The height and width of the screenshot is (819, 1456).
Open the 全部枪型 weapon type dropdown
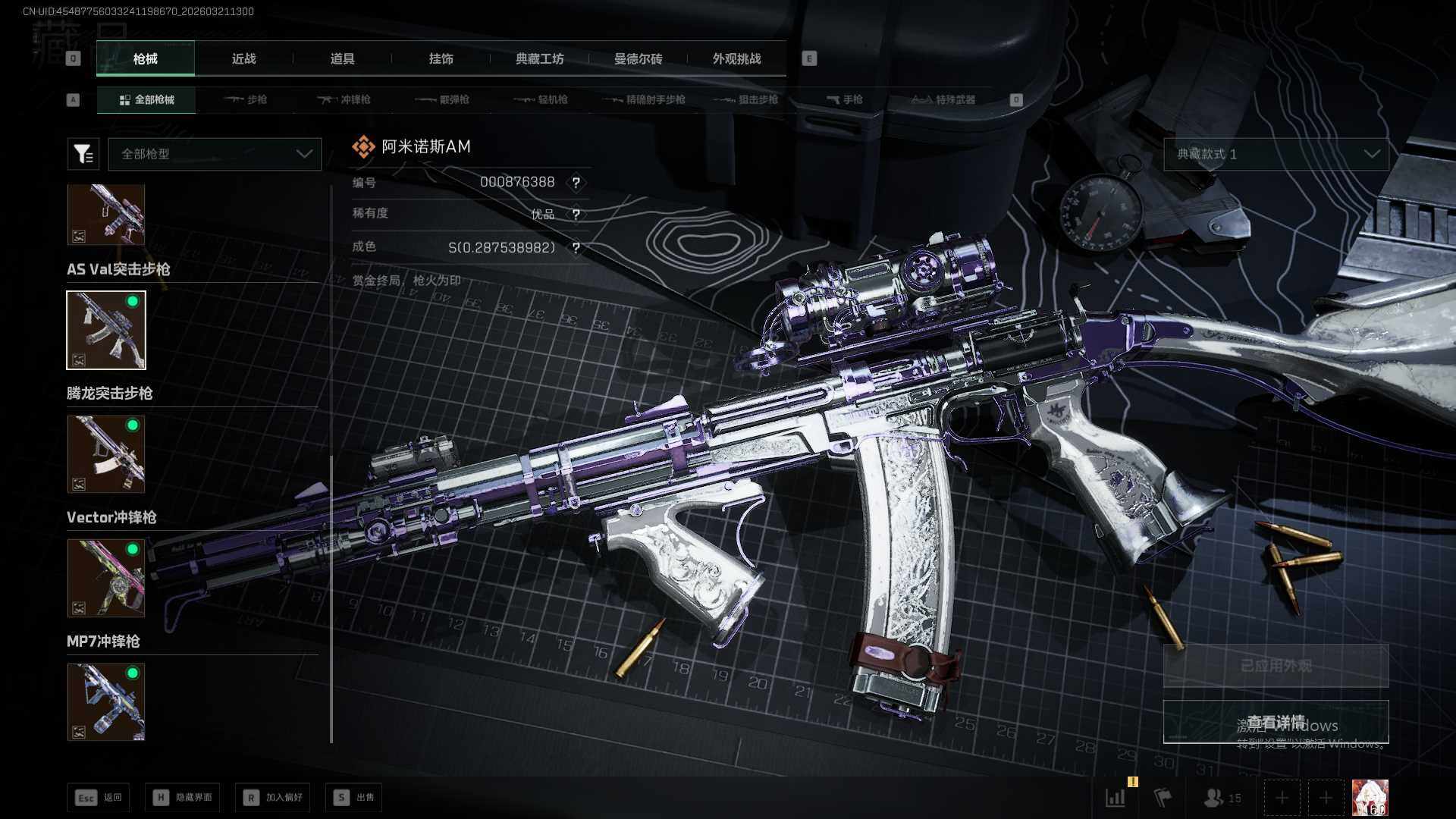215,154
